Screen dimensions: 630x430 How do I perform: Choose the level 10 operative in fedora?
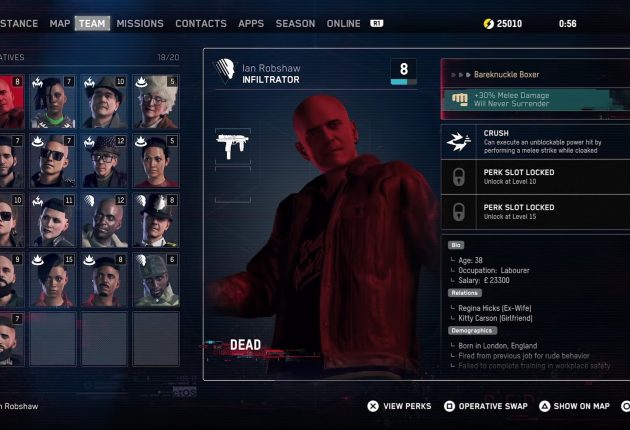click(x=105, y=101)
